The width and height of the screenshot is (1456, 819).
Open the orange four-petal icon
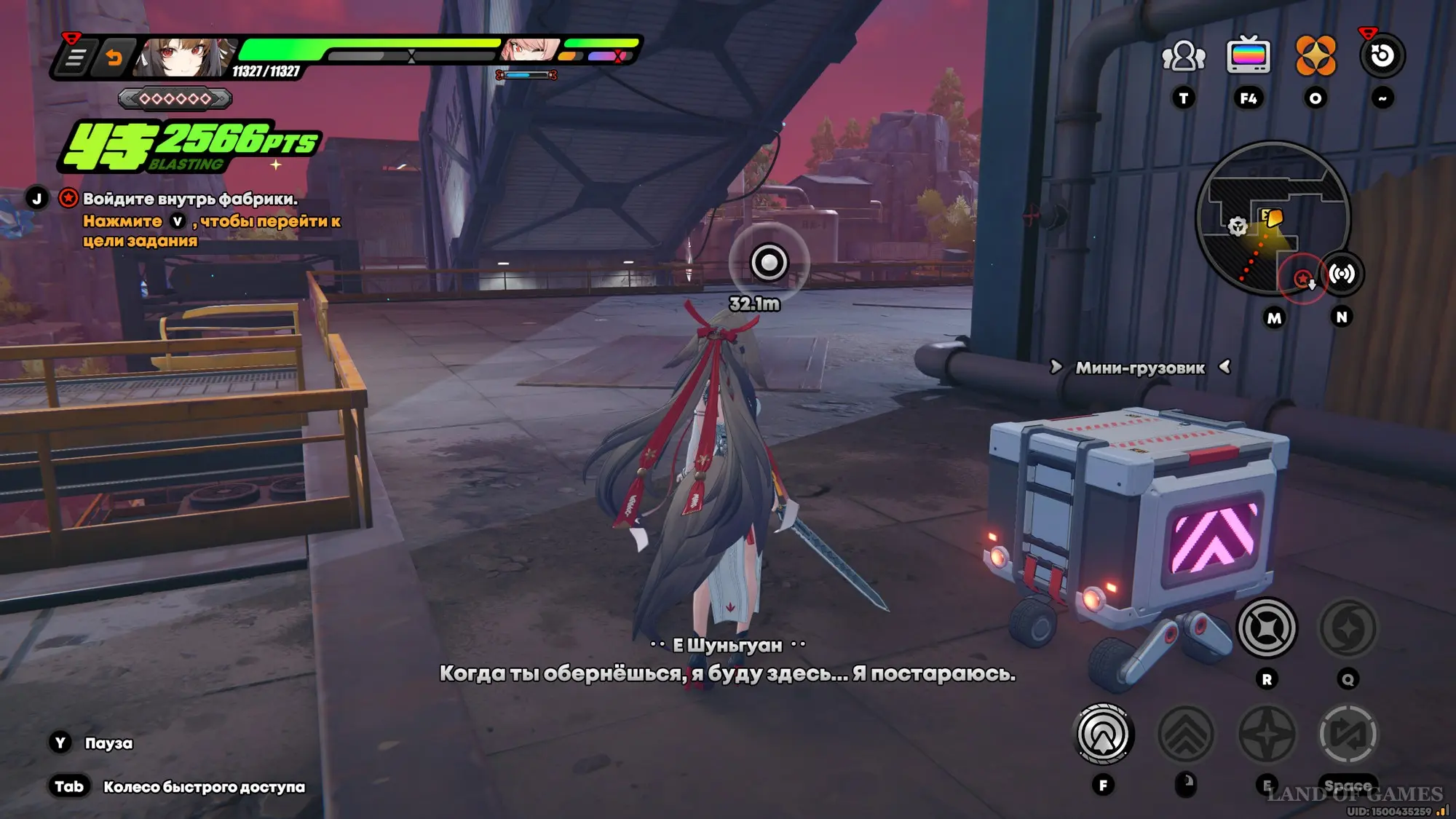tap(1315, 56)
